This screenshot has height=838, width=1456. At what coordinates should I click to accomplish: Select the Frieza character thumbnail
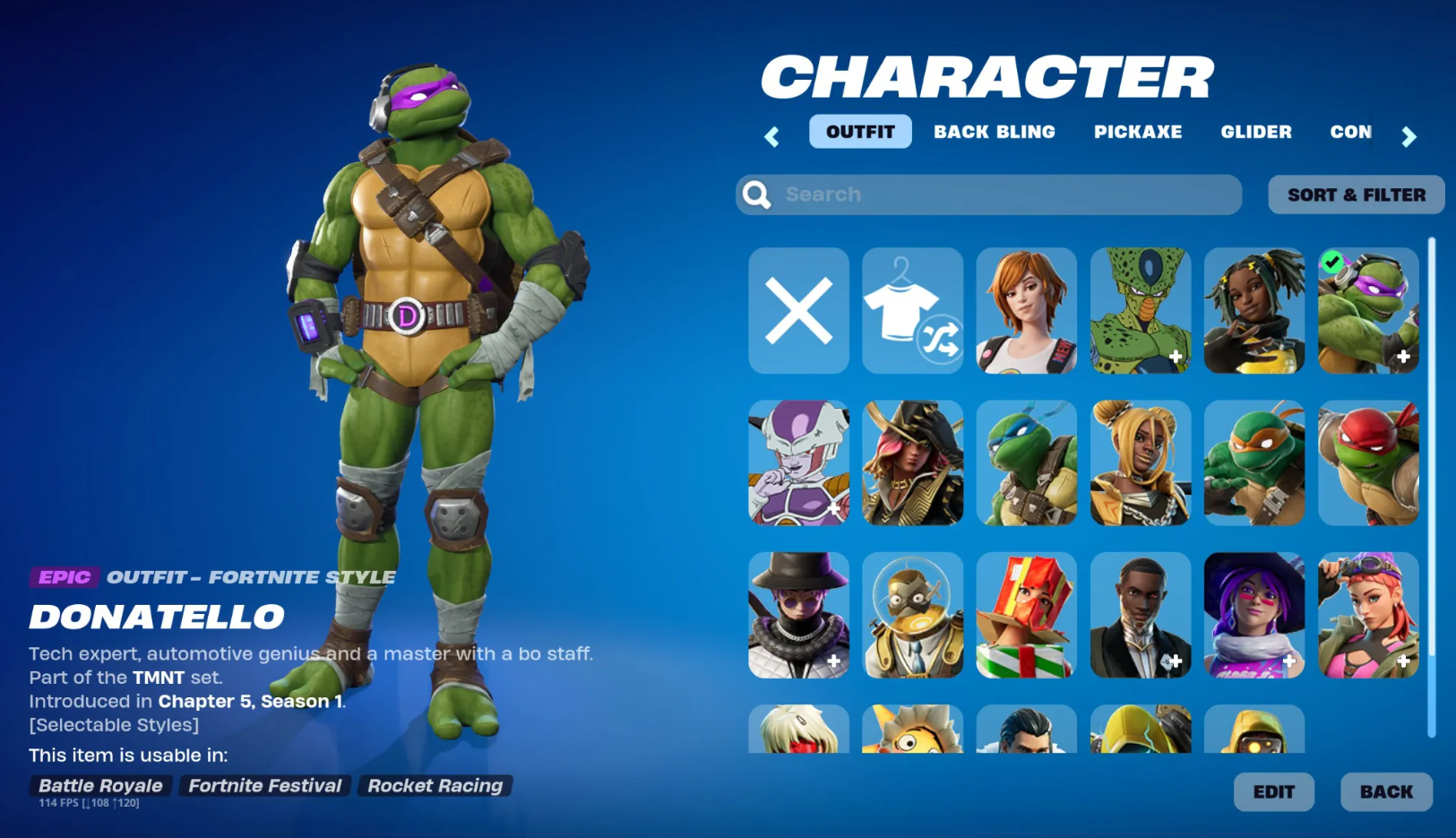[797, 462]
